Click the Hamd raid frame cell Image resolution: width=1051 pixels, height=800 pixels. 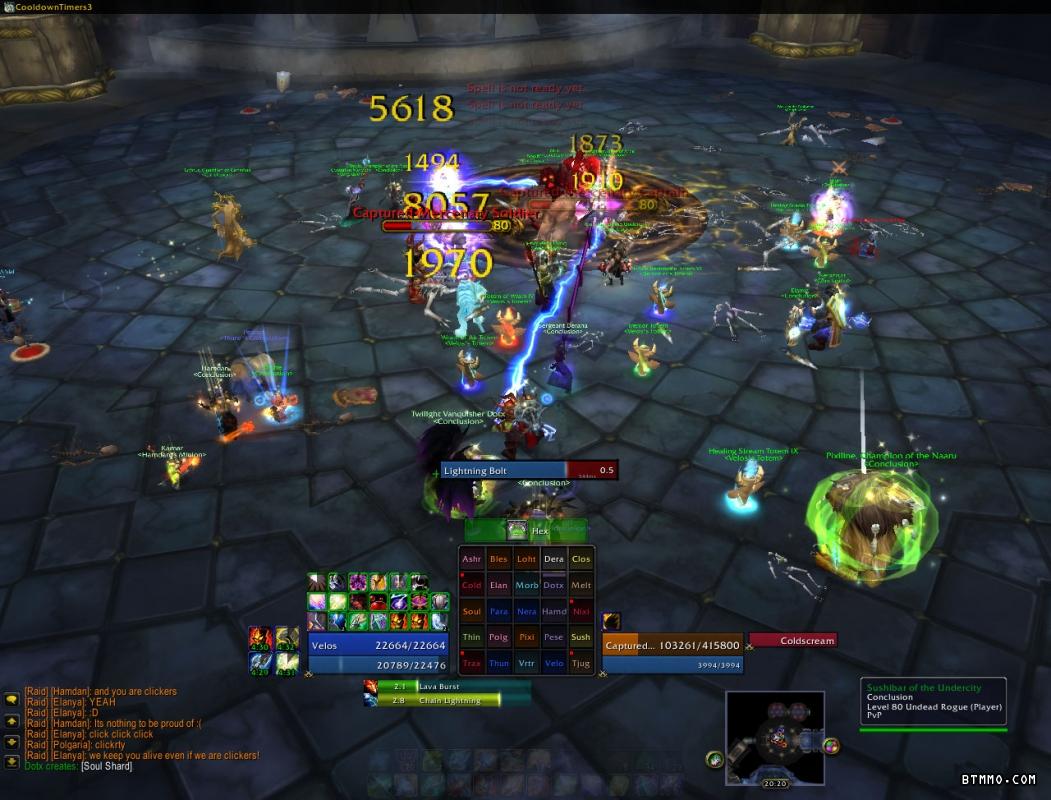coord(553,612)
